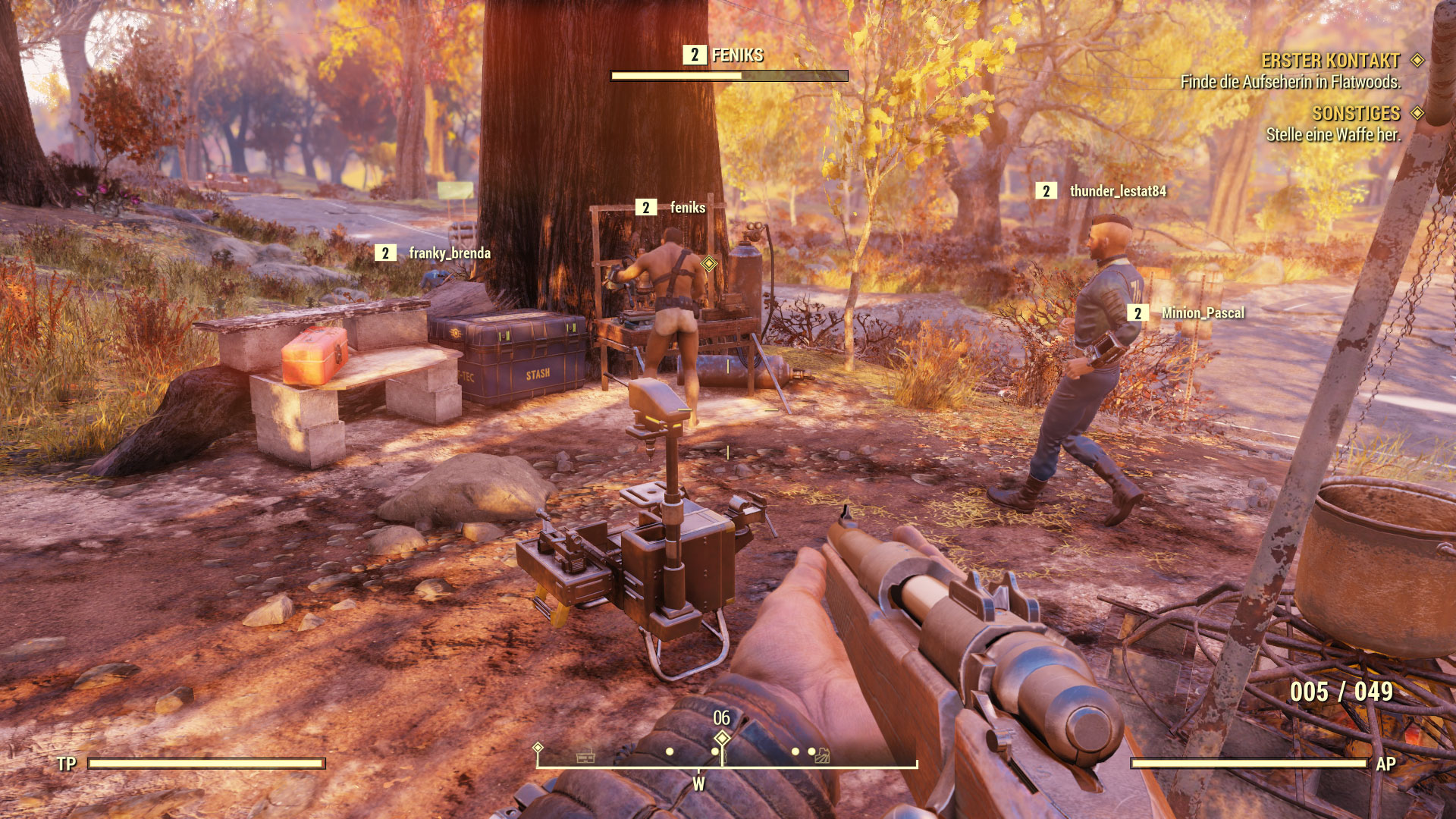Select the Sonstiges quest tracker entry
Viewport: 1456px width, 819px height.
1356,114
